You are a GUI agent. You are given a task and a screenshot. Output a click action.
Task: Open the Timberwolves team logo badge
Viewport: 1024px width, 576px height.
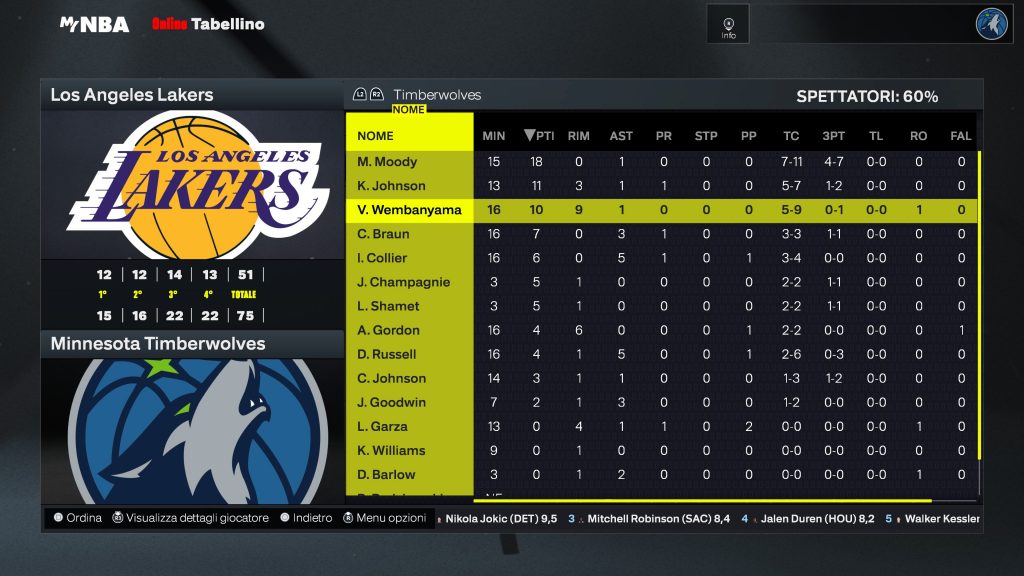pos(992,24)
